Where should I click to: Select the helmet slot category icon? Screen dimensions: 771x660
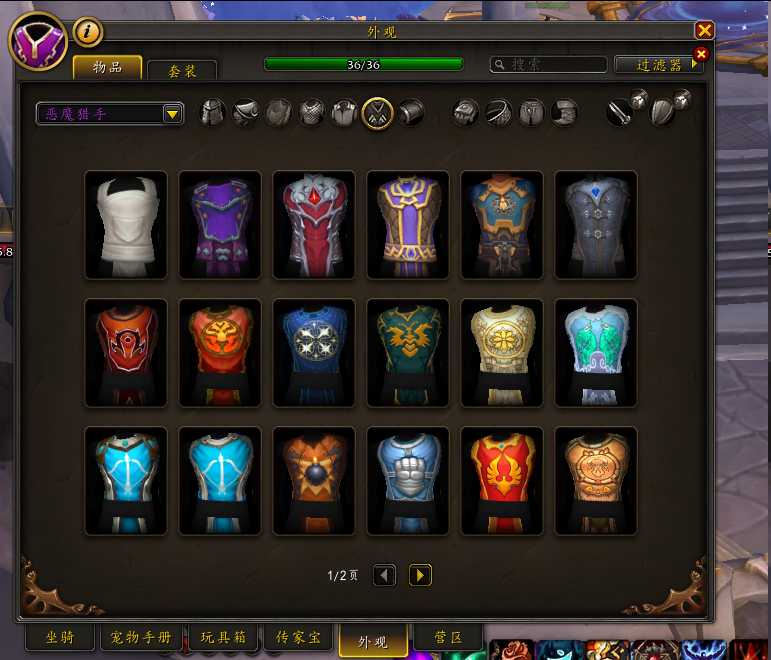click(x=213, y=113)
